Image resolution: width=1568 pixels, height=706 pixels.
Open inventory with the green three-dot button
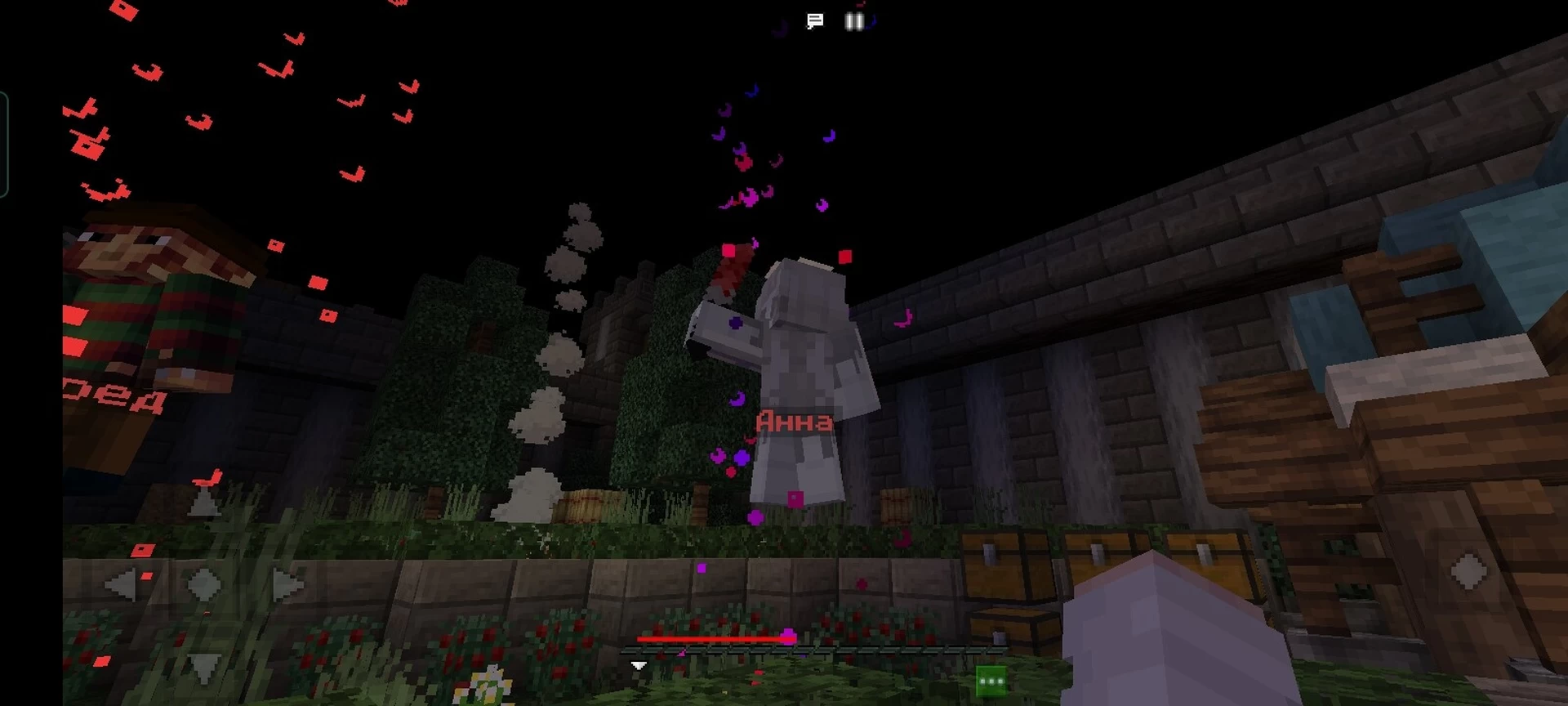click(x=991, y=681)
